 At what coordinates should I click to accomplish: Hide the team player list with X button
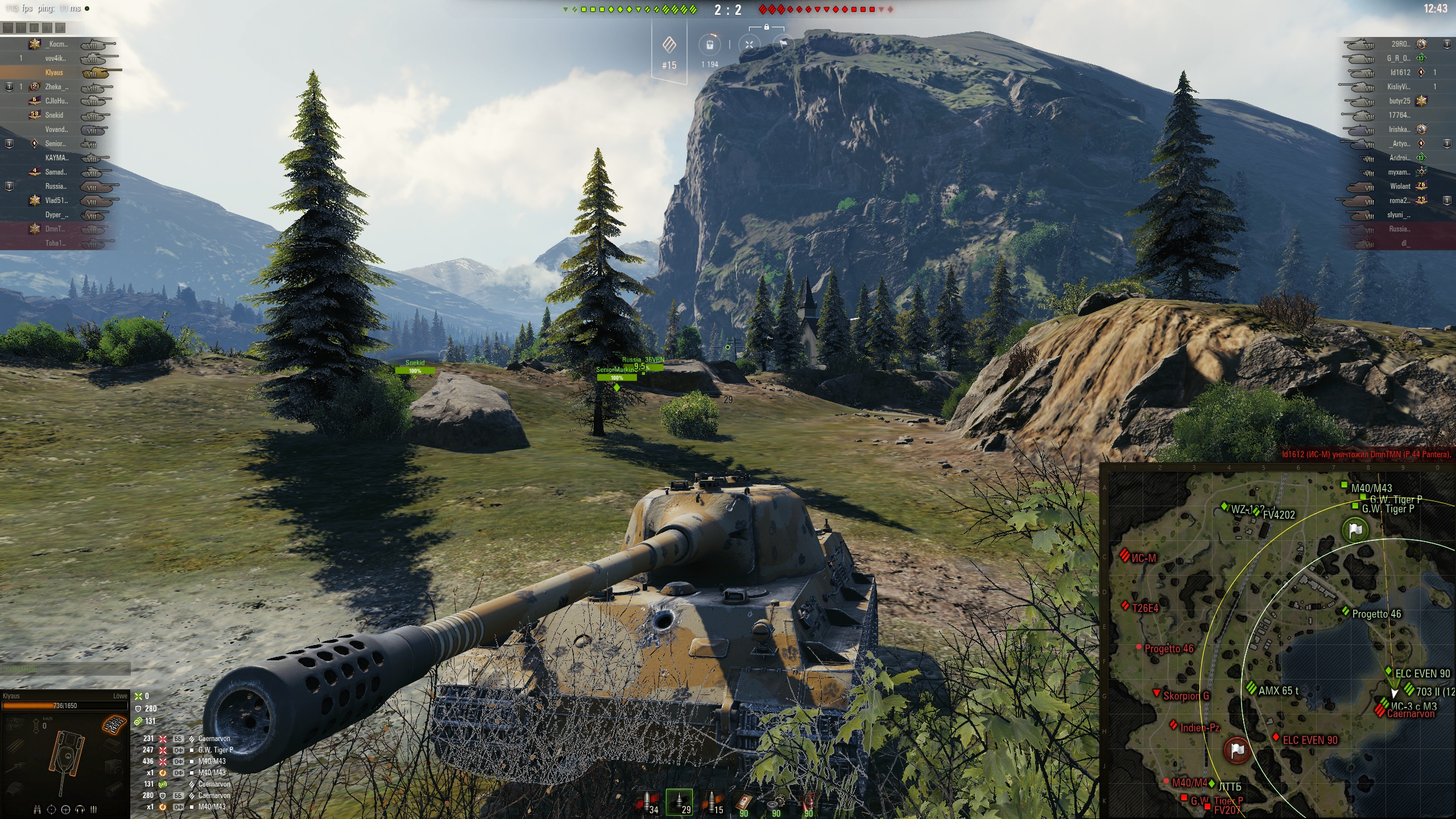pos(7,27)
